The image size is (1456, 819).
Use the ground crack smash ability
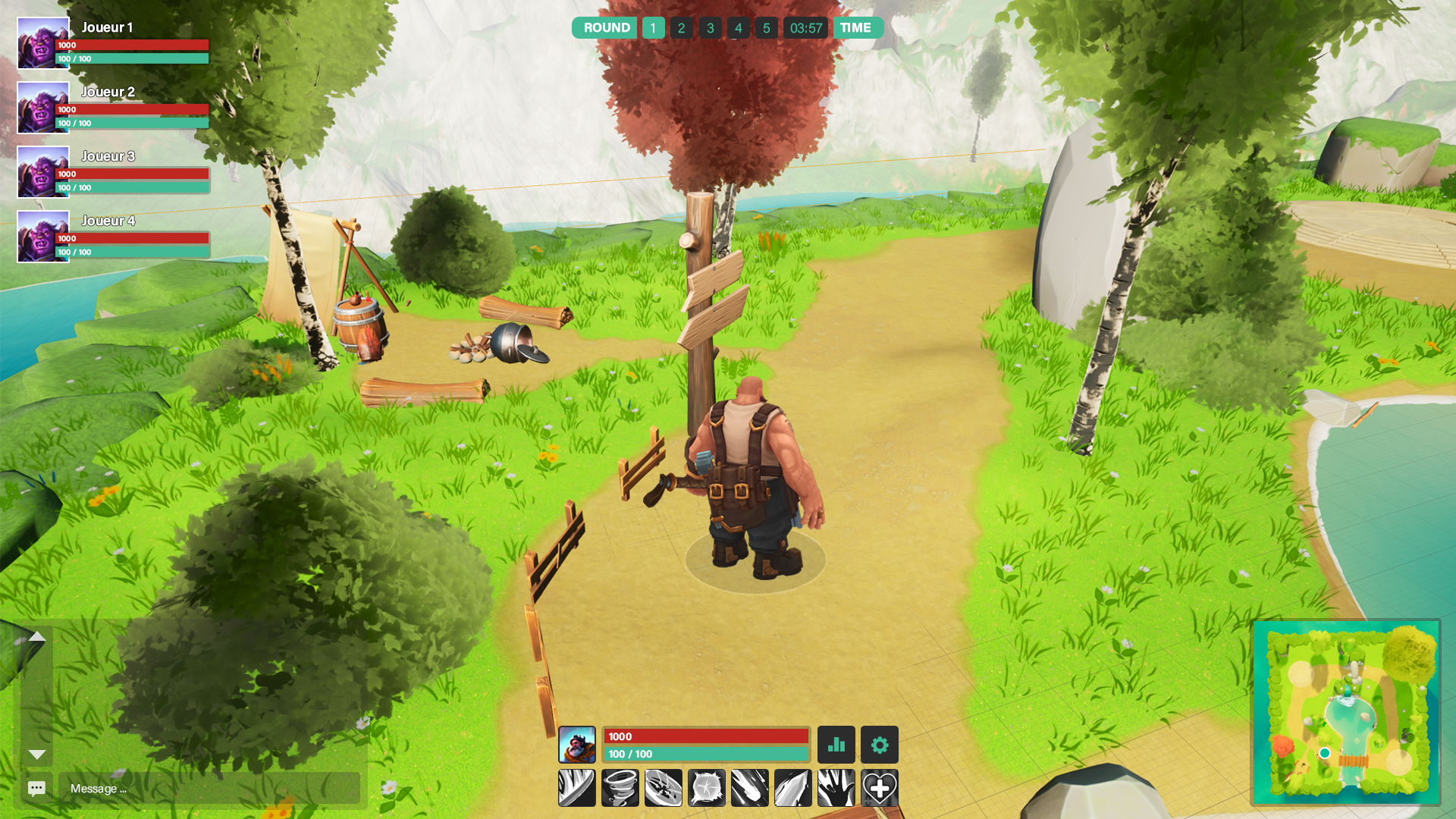click(664, 788)
